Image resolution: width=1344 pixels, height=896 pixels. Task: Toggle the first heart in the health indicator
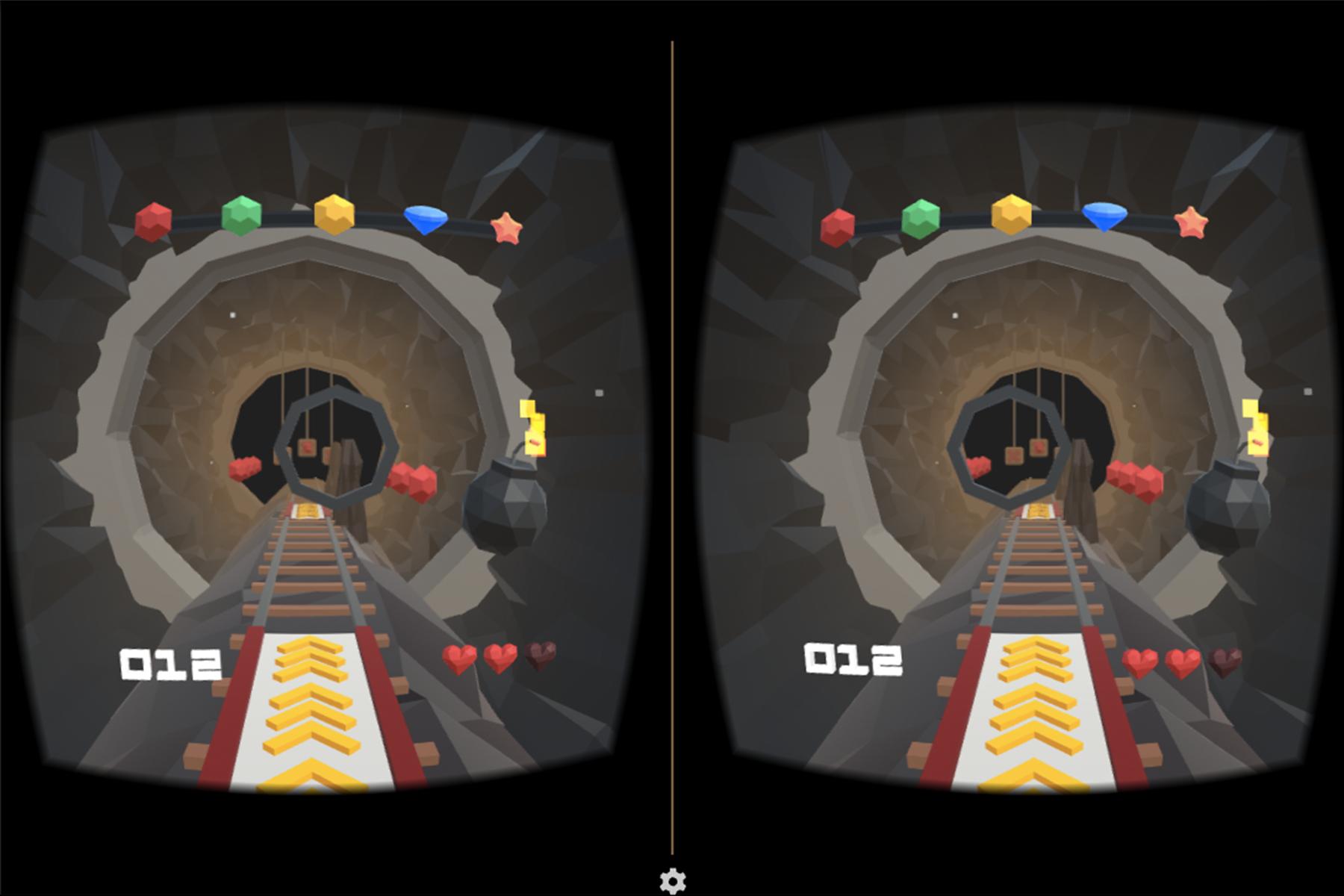[x=461, y=659]
